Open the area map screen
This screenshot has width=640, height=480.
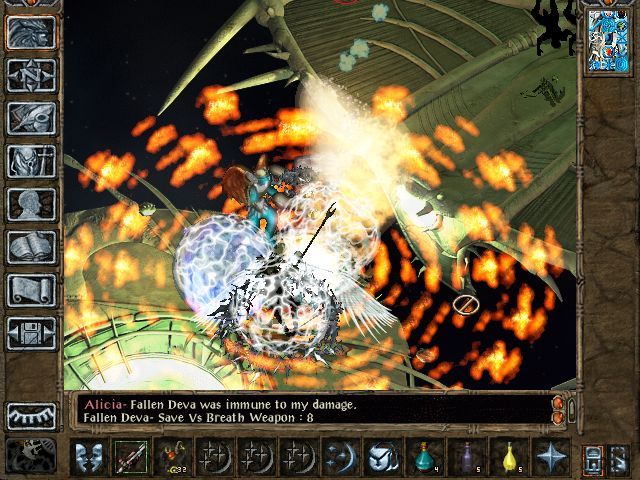[31, 75]
